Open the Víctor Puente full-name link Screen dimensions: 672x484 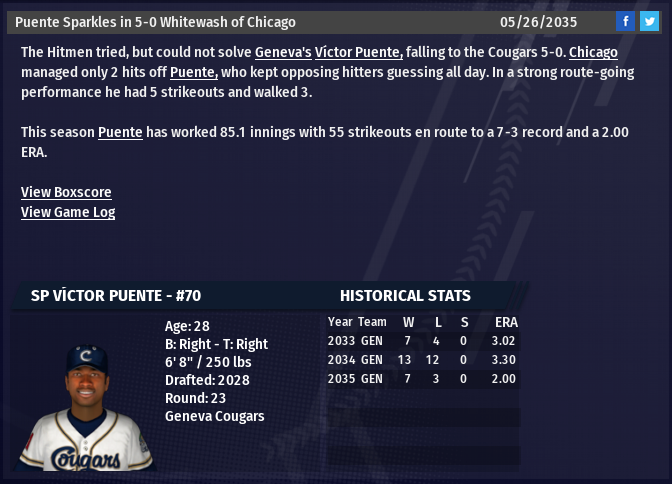pyautogui.click(x=359, y=52)
